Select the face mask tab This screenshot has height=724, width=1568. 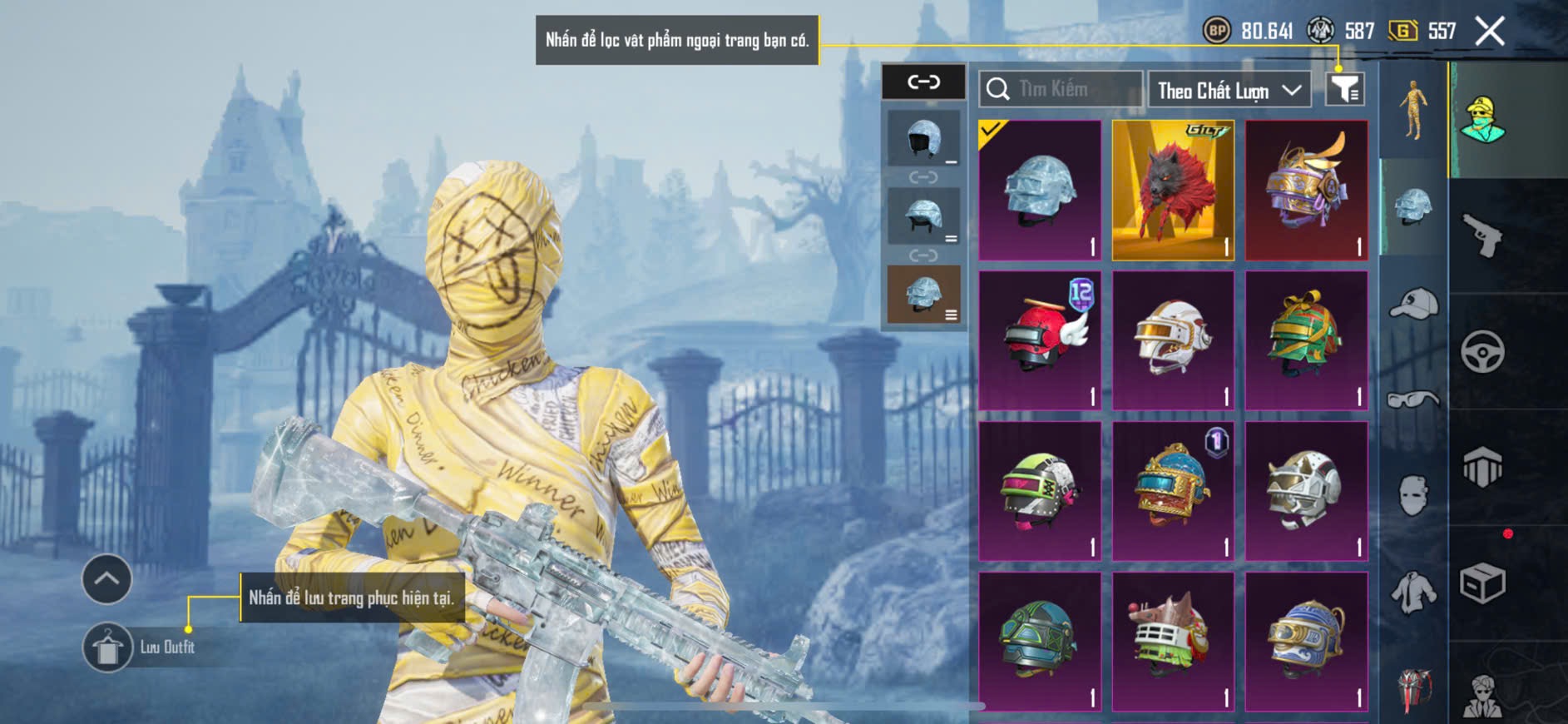click(x=1412, y=496)
